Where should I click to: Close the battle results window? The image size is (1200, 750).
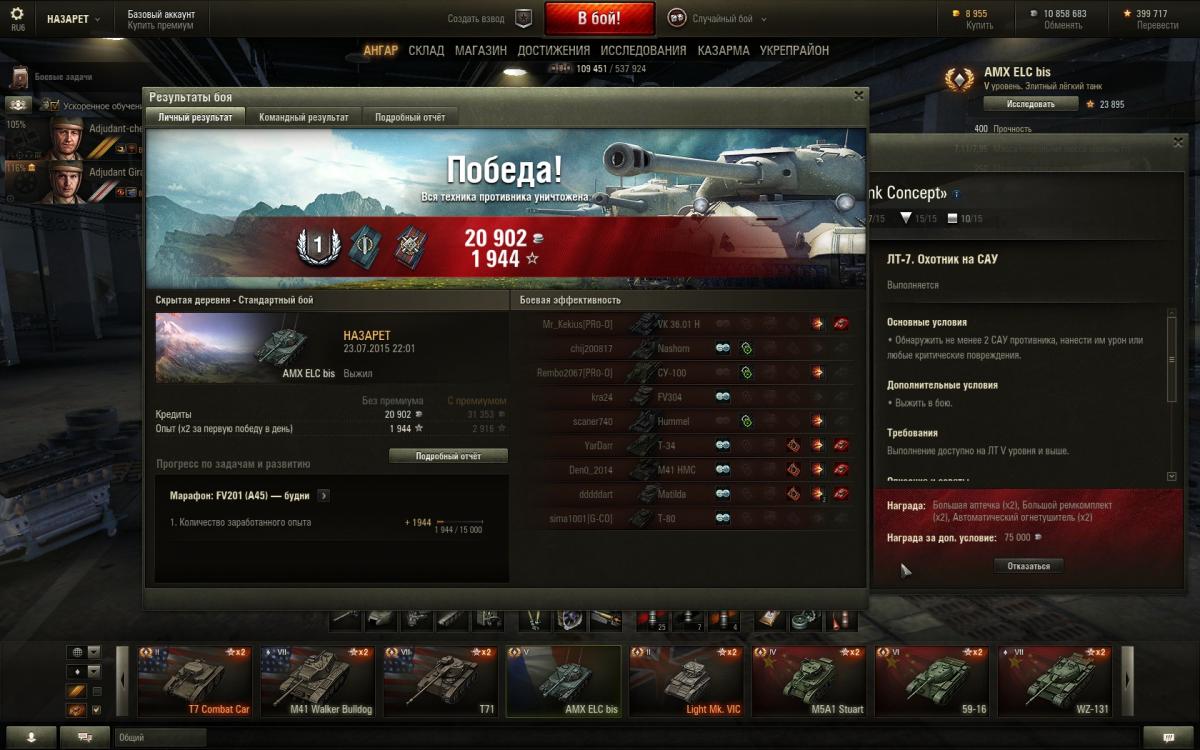click(858, 96)
